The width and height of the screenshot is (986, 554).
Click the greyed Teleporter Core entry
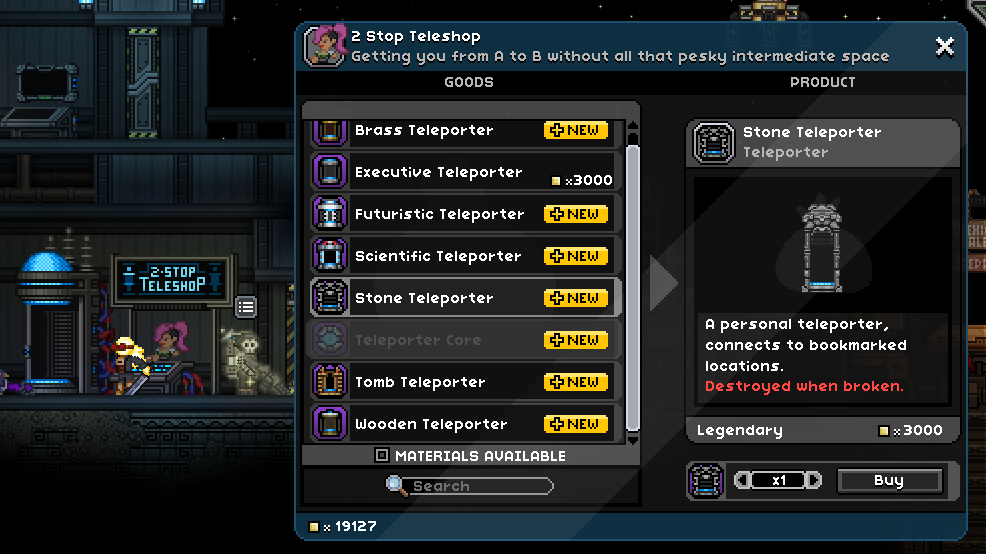pos(462,340)
